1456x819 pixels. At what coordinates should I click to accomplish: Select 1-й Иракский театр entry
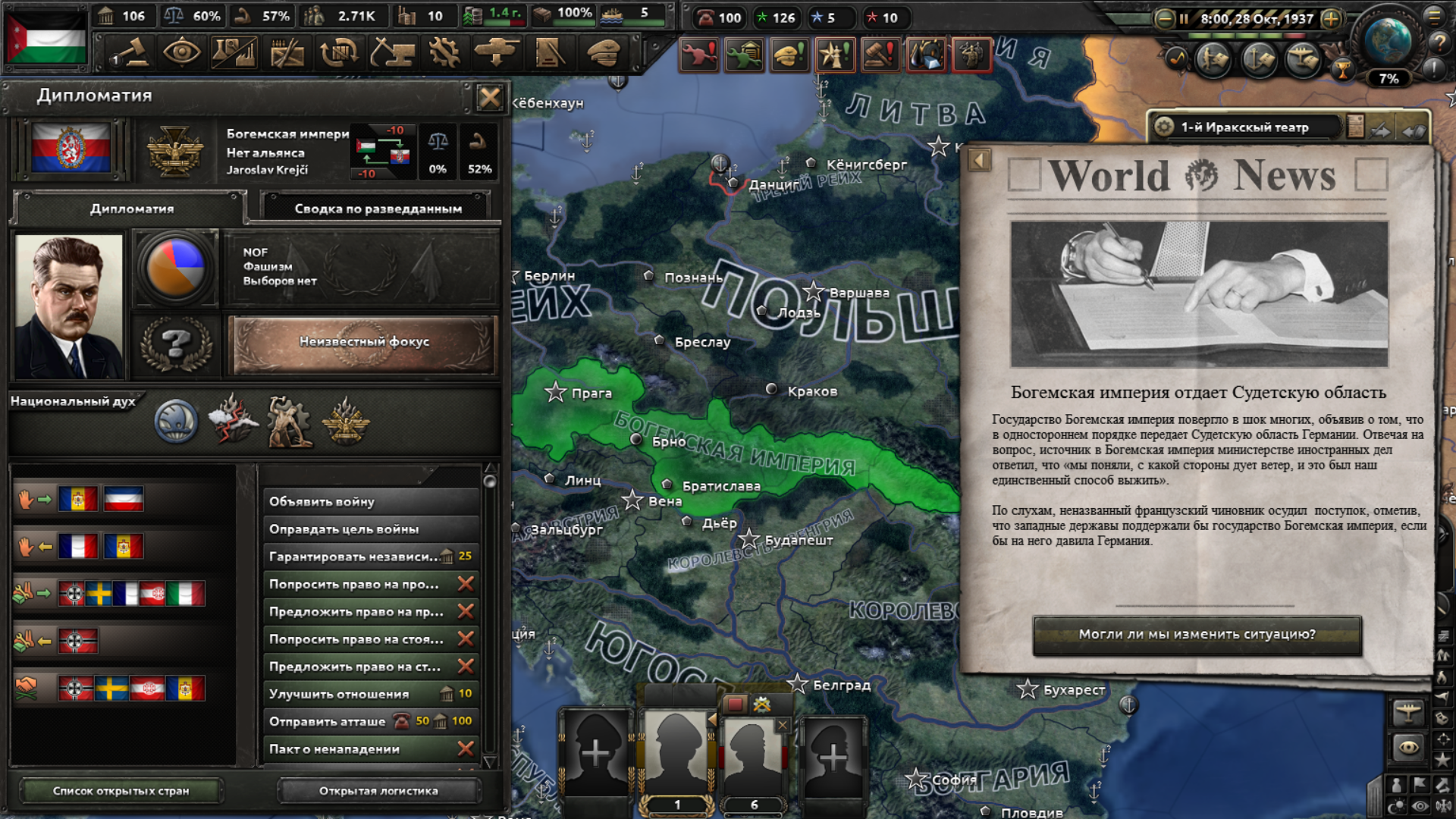point(1244,127)
